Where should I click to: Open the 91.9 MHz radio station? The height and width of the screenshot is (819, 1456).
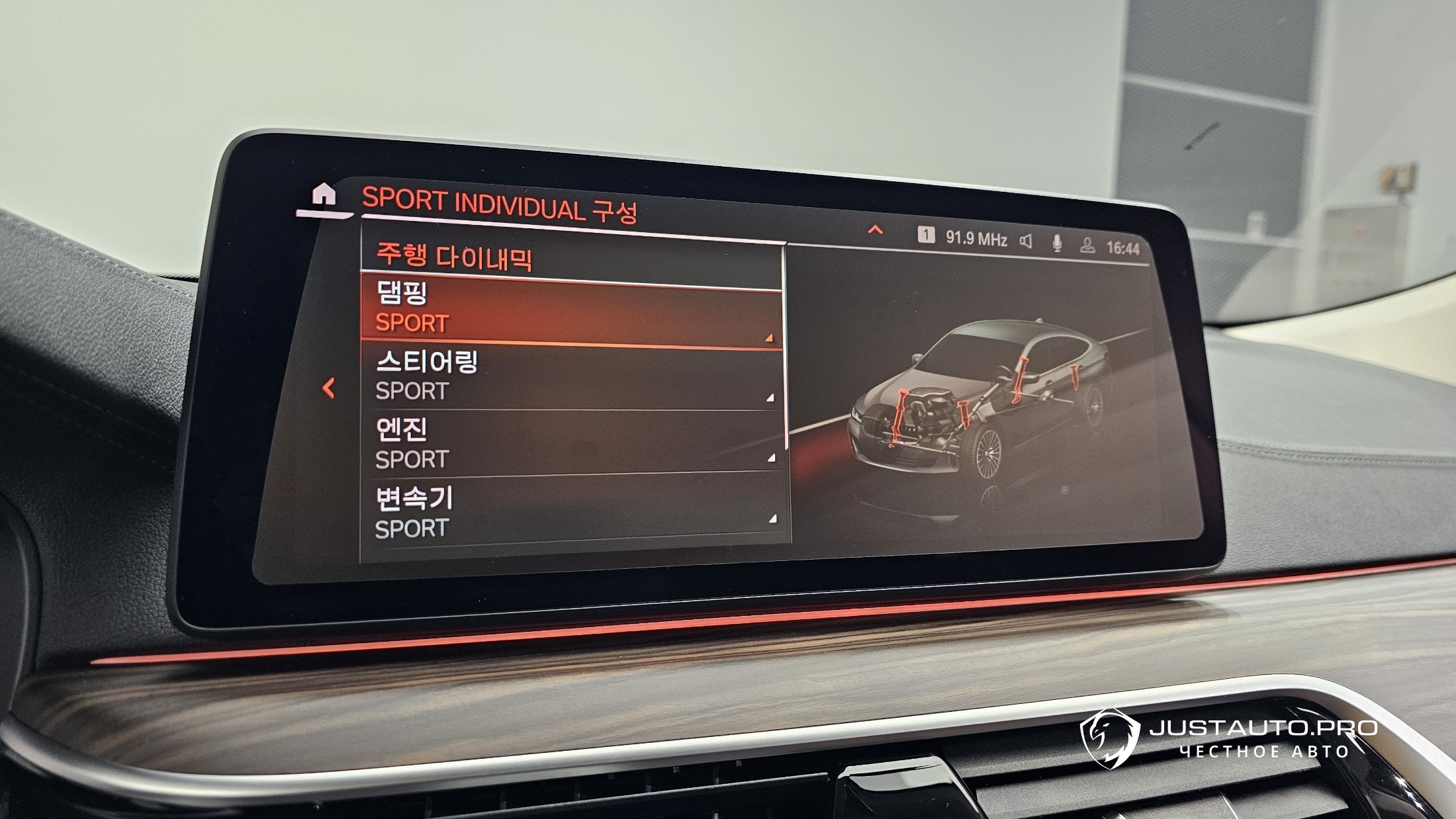[x=975, y=238]
